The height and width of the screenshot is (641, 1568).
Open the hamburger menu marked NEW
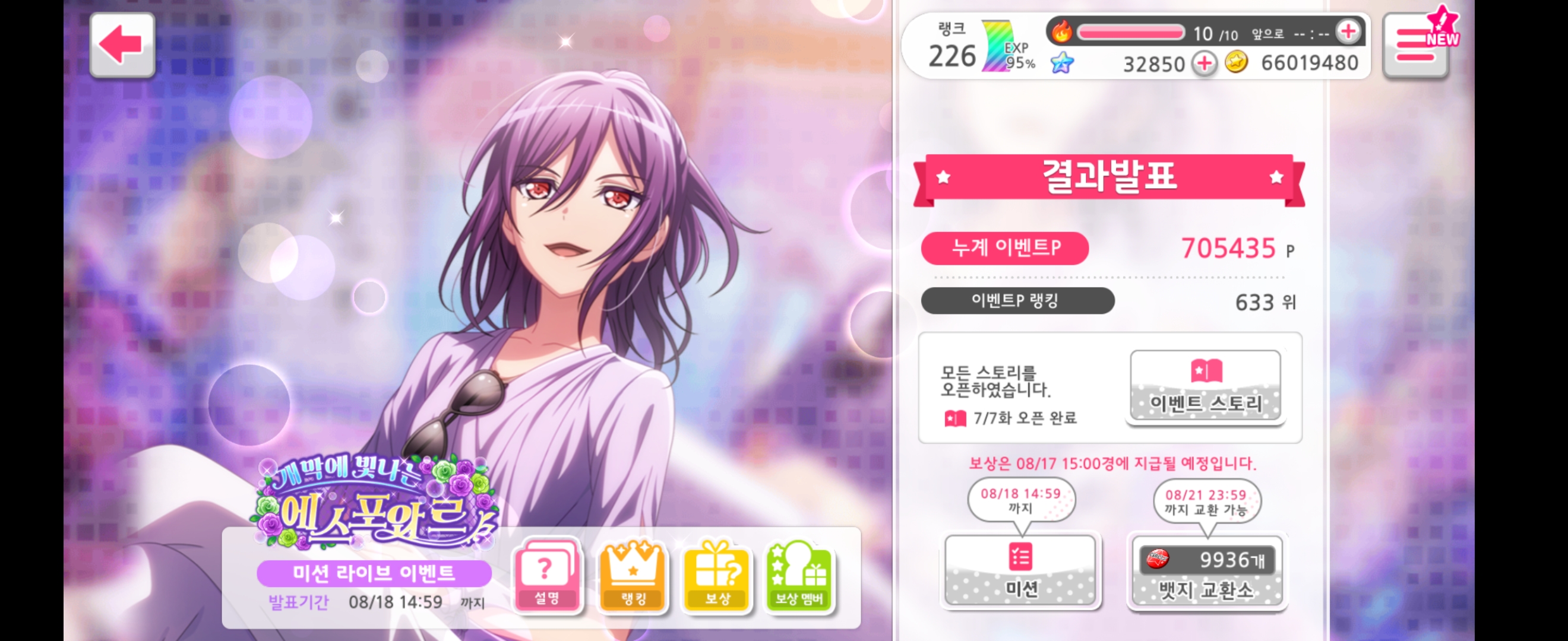pyautogui.click(x=1415, y=46)
